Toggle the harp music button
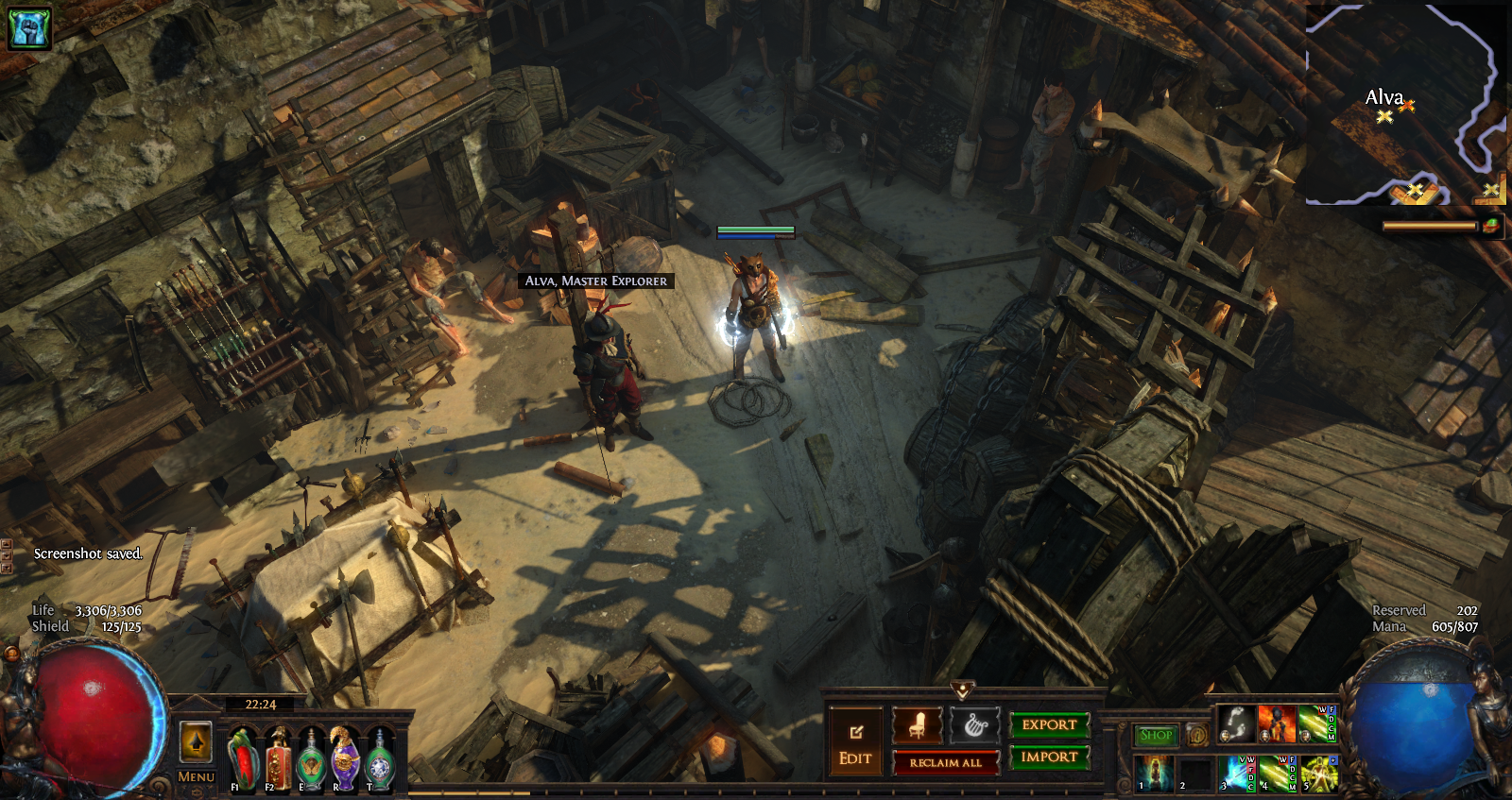The image size is (1512, 800). point(974,725)
